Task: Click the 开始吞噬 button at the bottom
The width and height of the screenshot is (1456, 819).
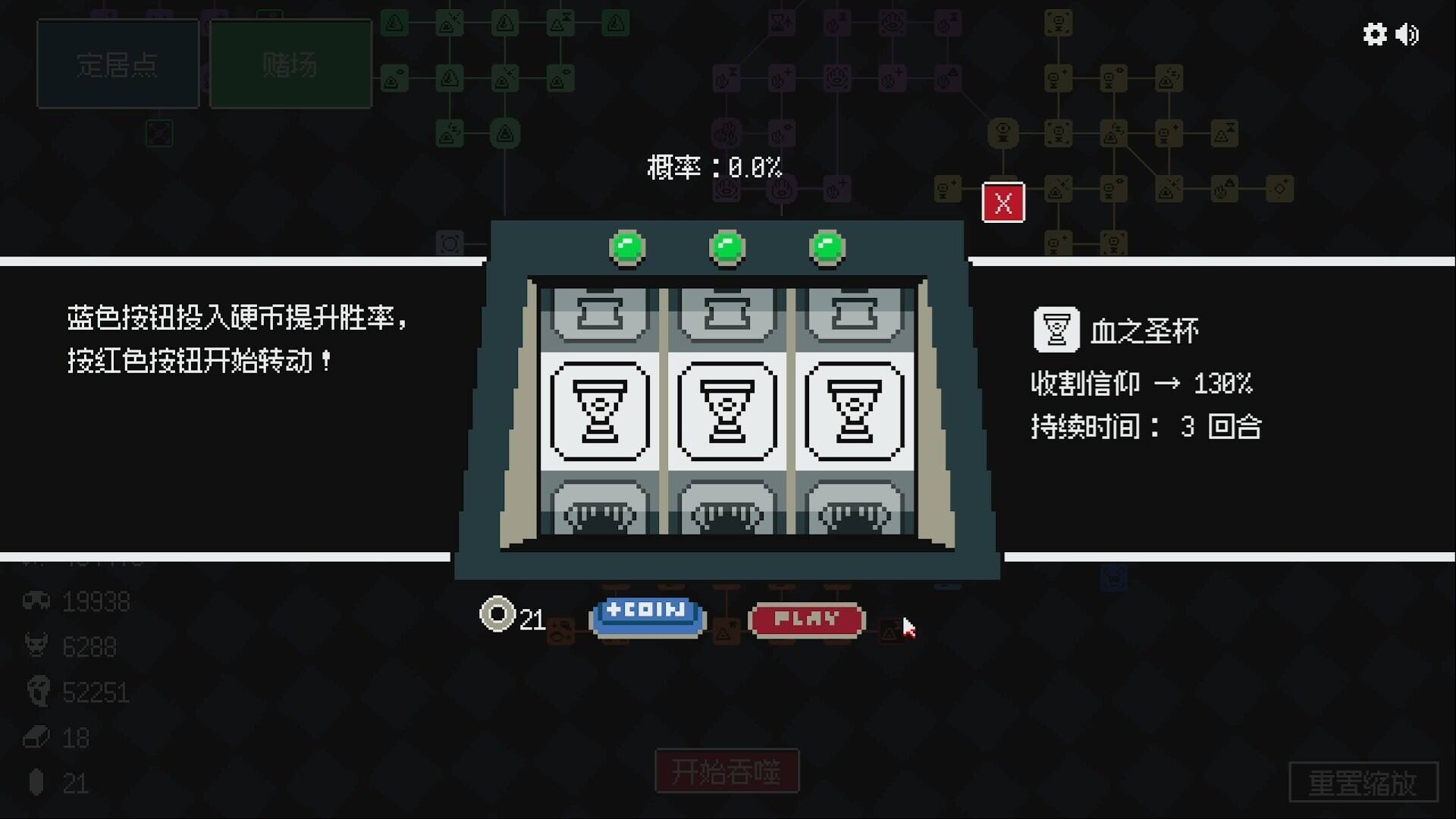Action: [x=726, y=770]
